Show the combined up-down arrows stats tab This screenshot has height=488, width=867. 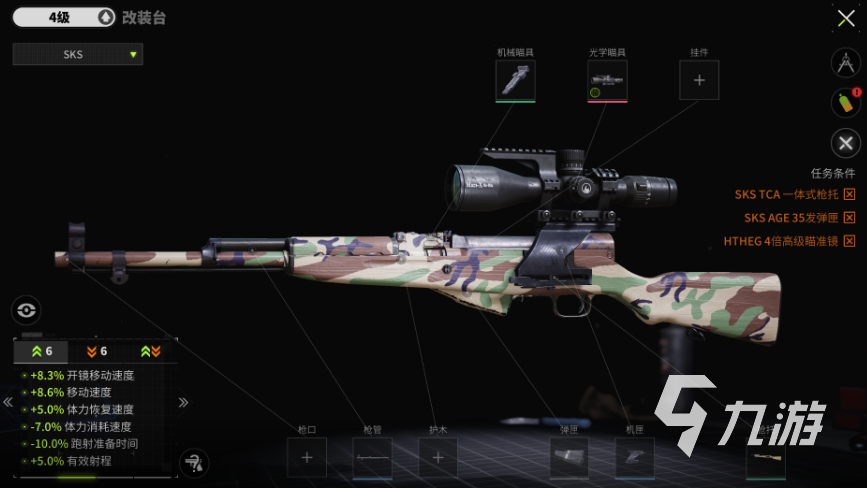click(x=150, y=351)
